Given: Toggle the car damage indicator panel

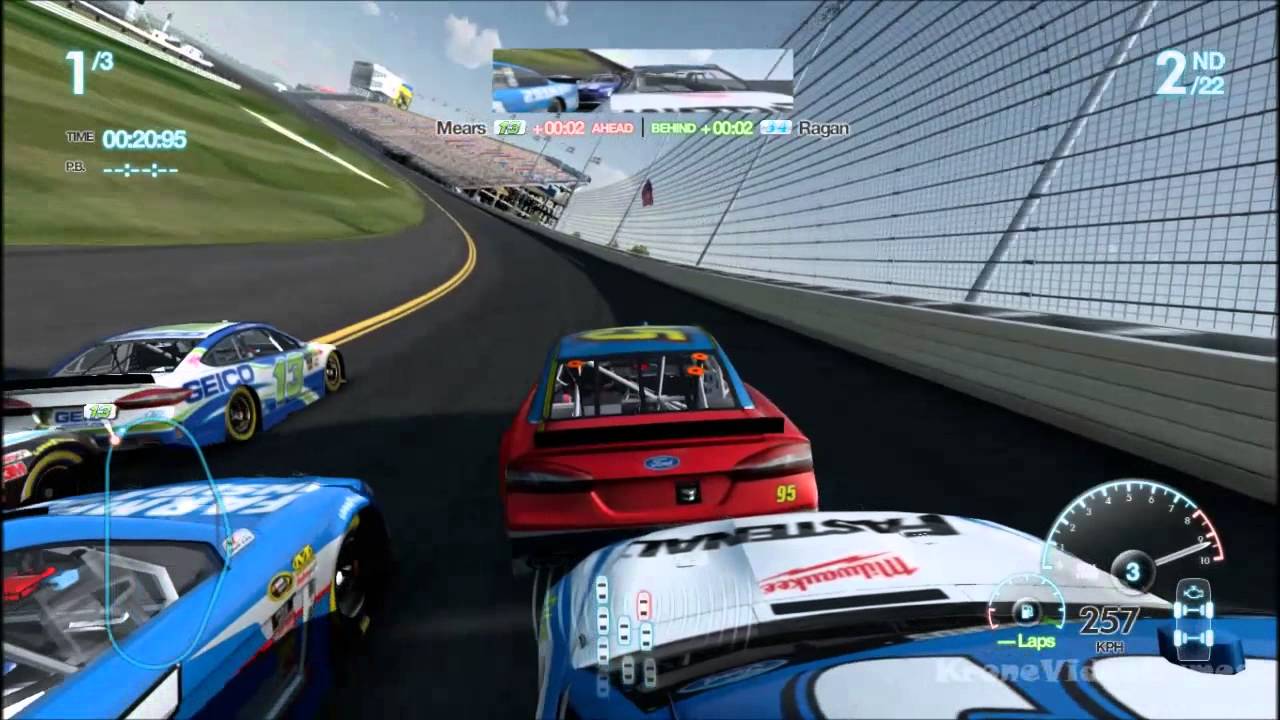Looking at the screenshot, I should pyautogui.click(x=1192, y=615).
